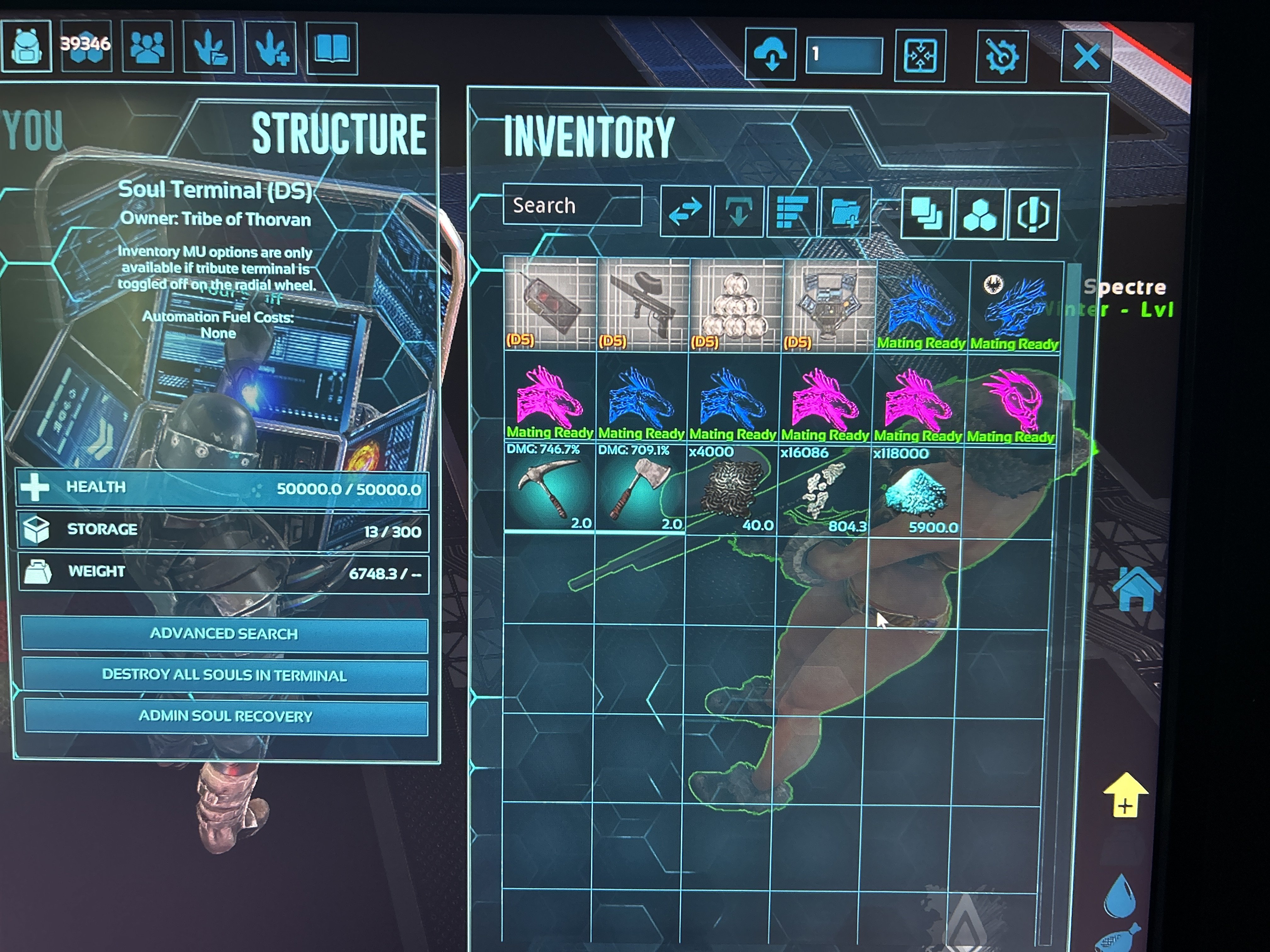Open the tribe members icon
The width and height of the screenshot is (1270, 952).
[x=147, y=47]
